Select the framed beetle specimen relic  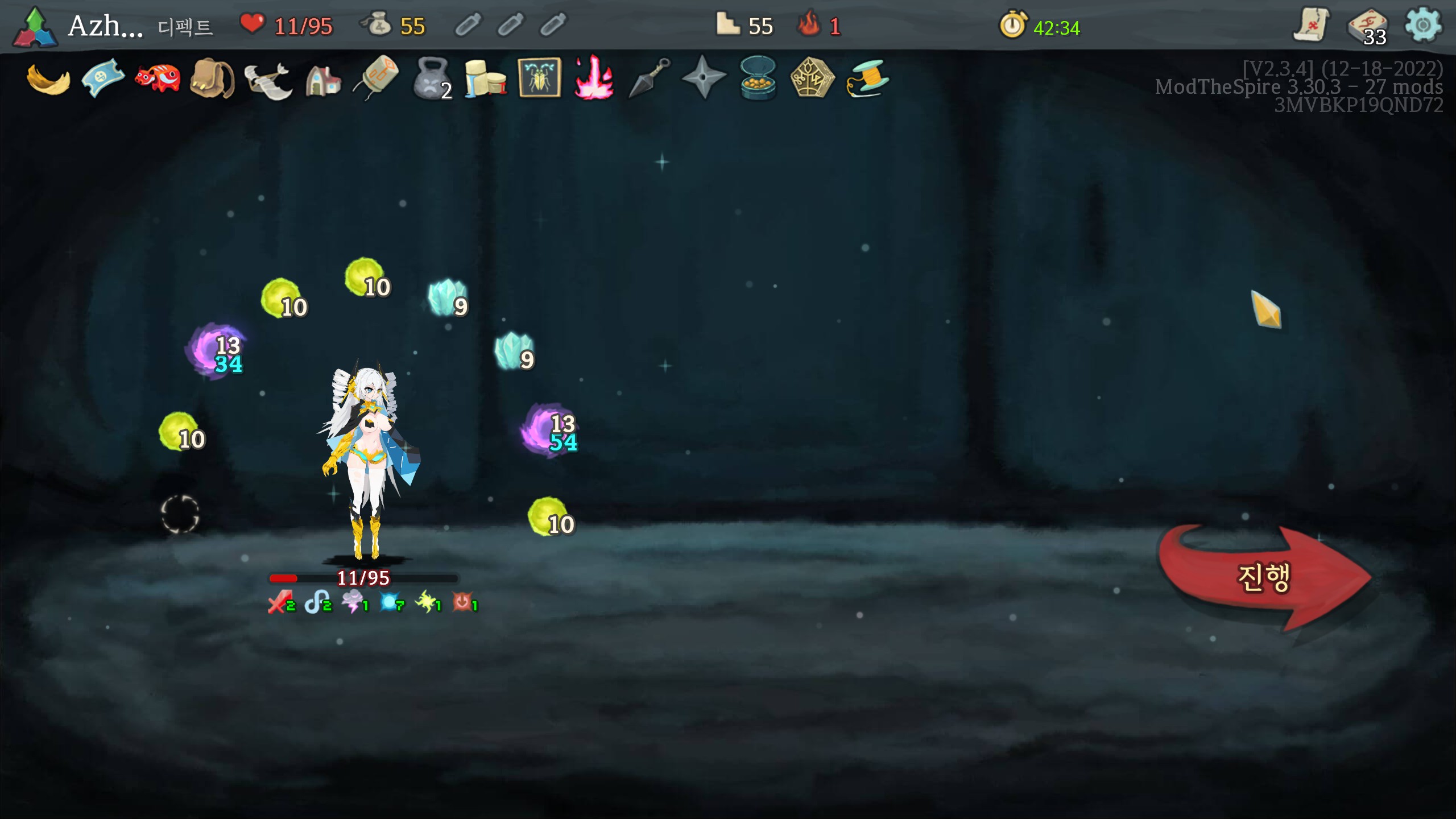point(539,77)
